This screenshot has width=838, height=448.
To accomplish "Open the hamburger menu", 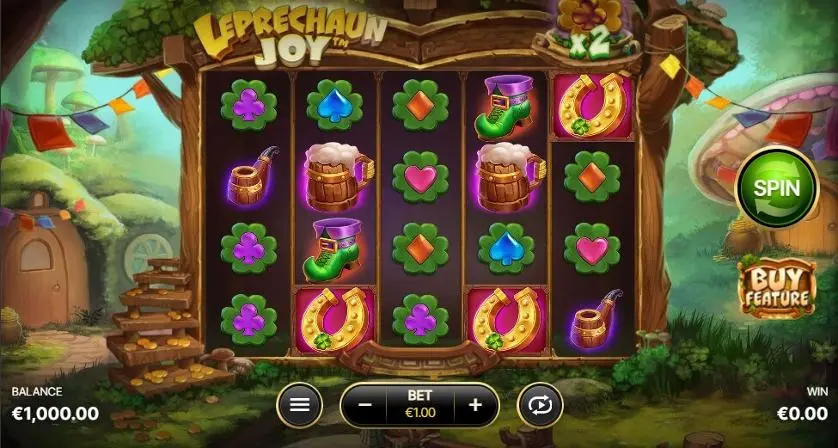I will [x=299, y=405].
